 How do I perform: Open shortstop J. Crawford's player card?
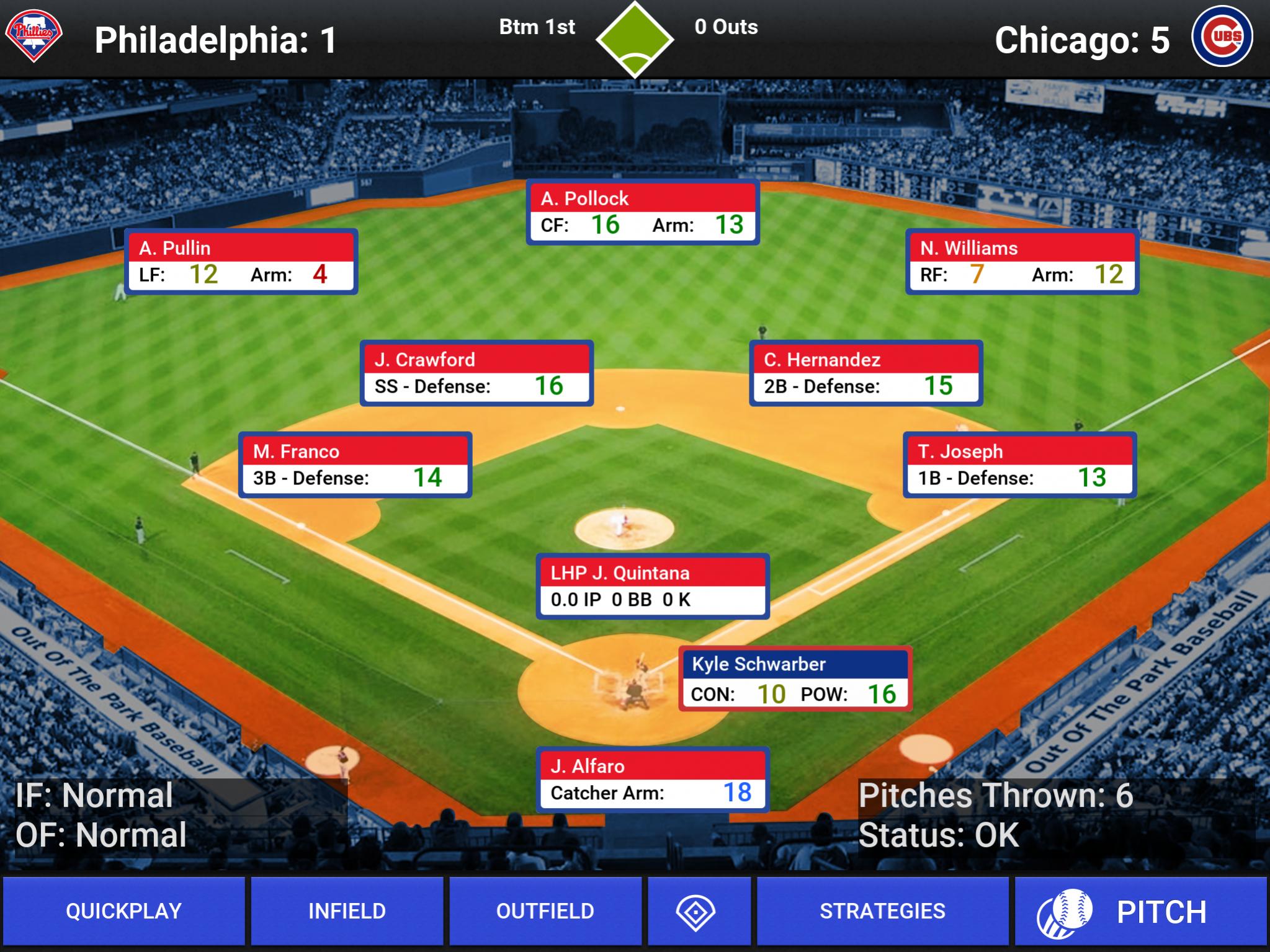pos(476,373)
